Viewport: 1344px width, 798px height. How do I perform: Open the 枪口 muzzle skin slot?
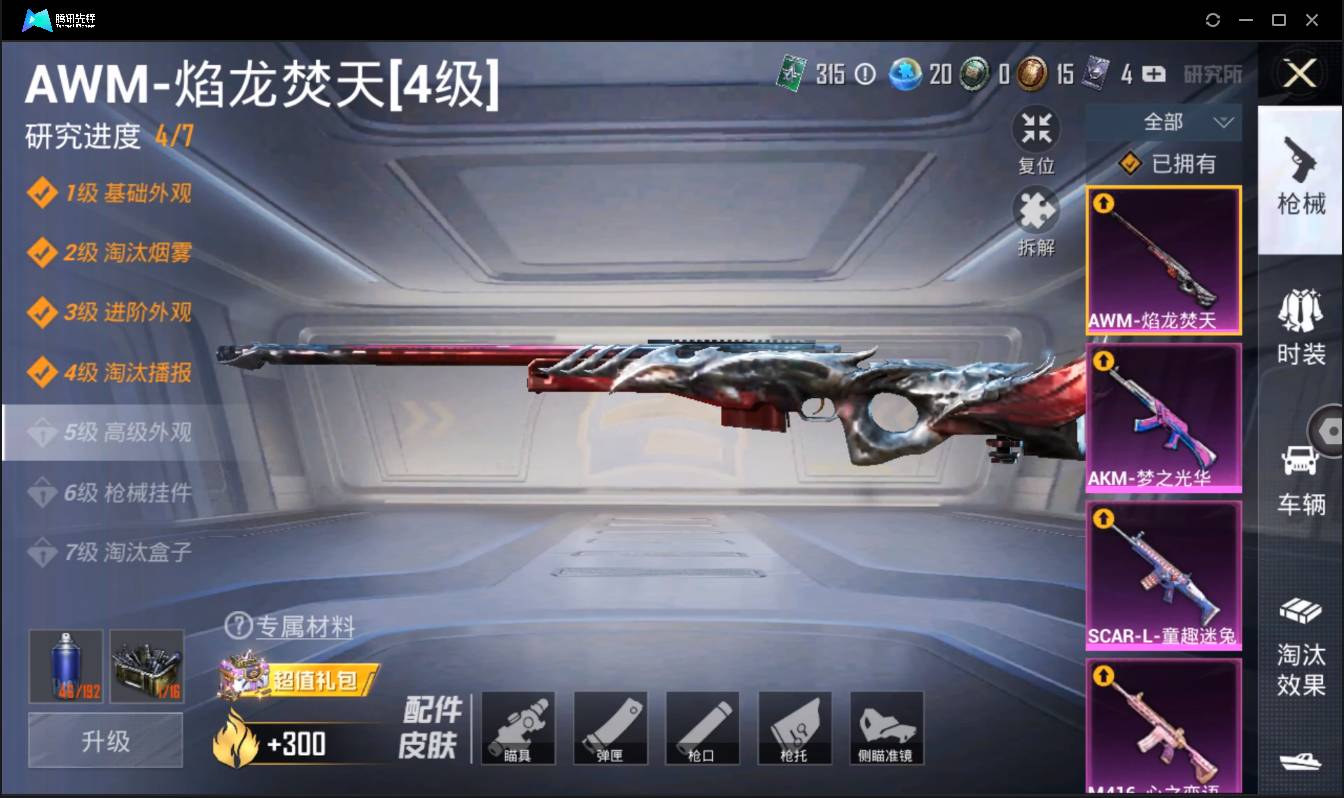point(702,727)
